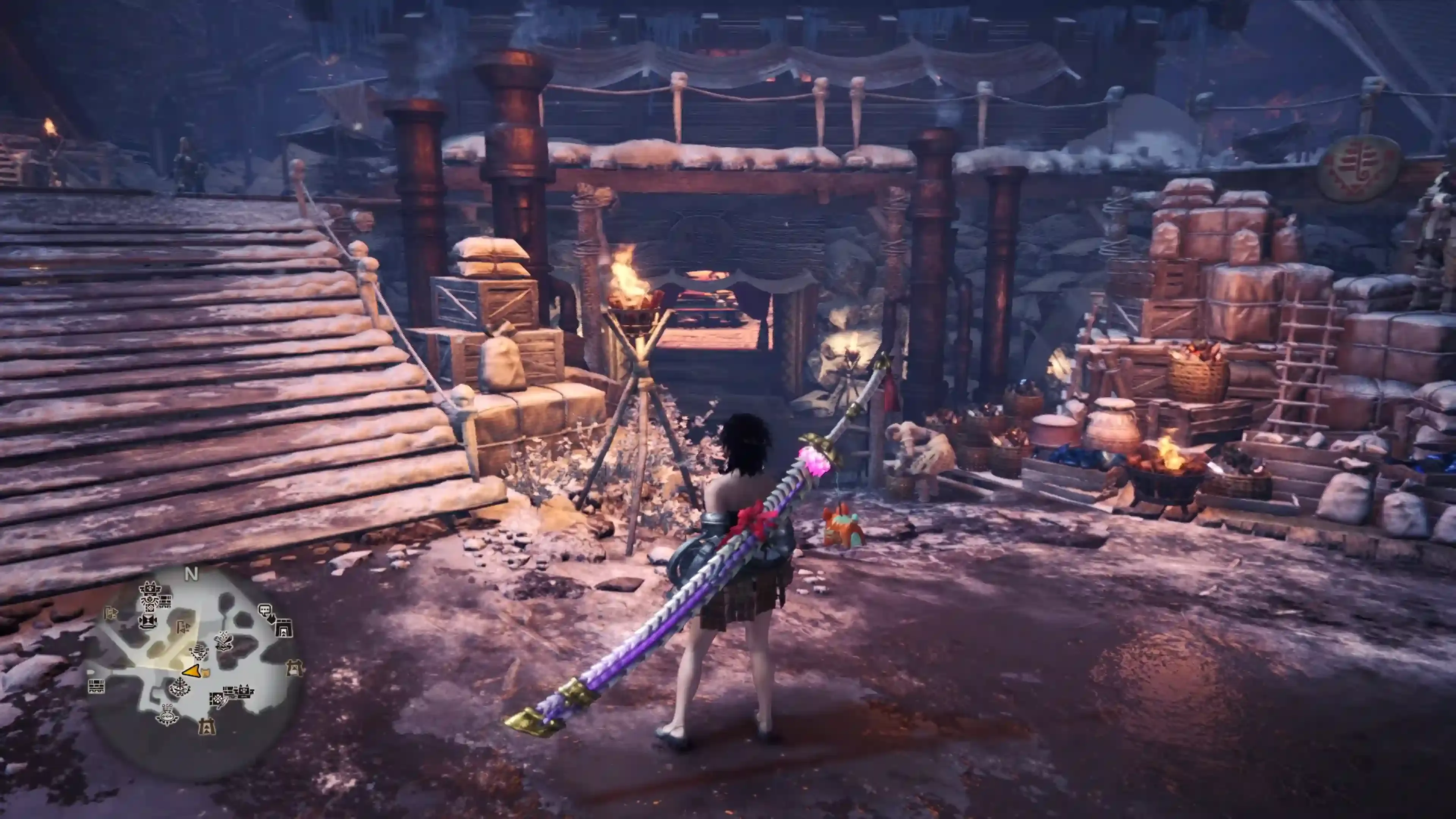Select the steaming pot marker on the minimap

(x=167, y=715)
